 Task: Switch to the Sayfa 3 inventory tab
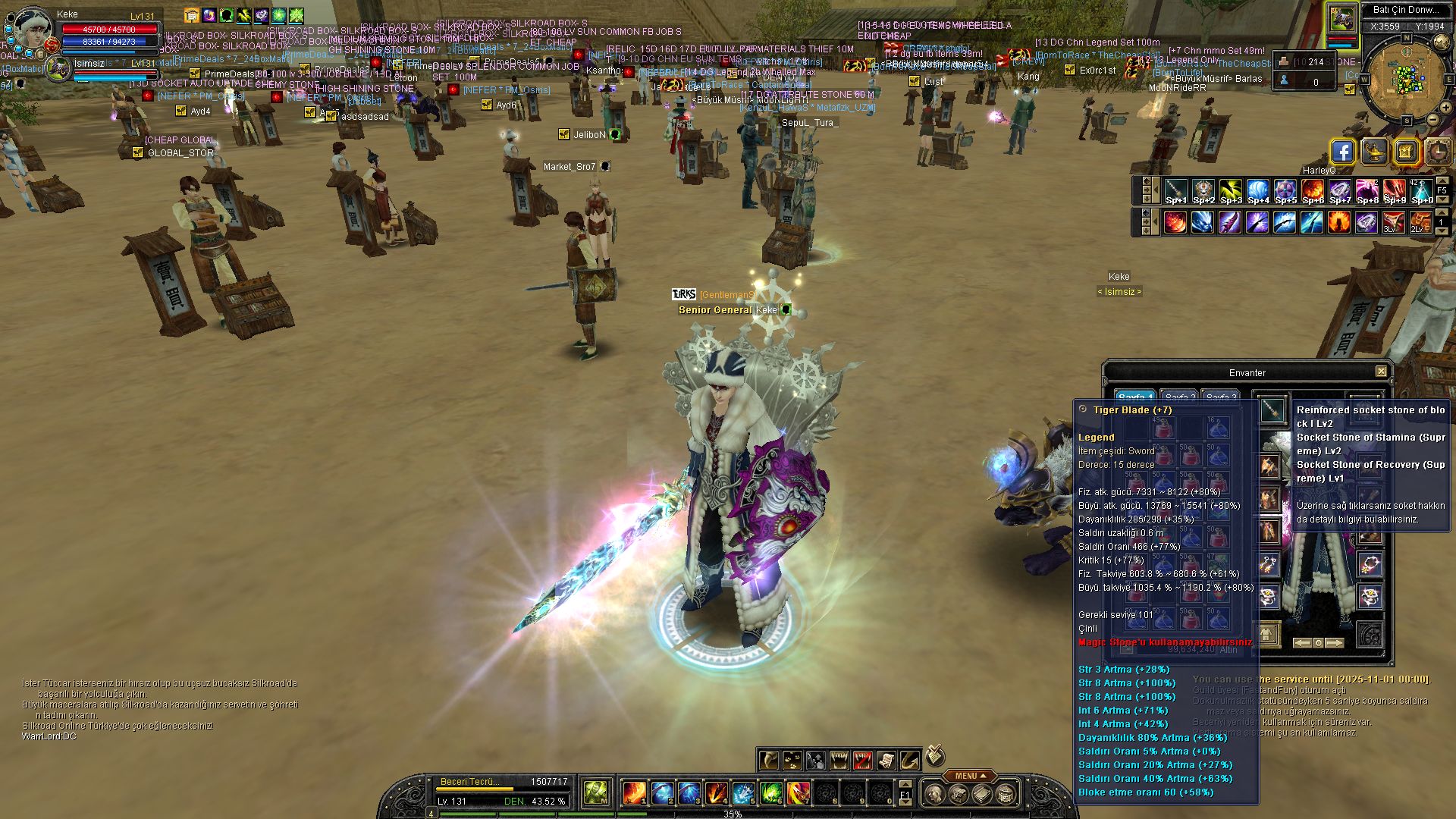[x=1222, y=397]
